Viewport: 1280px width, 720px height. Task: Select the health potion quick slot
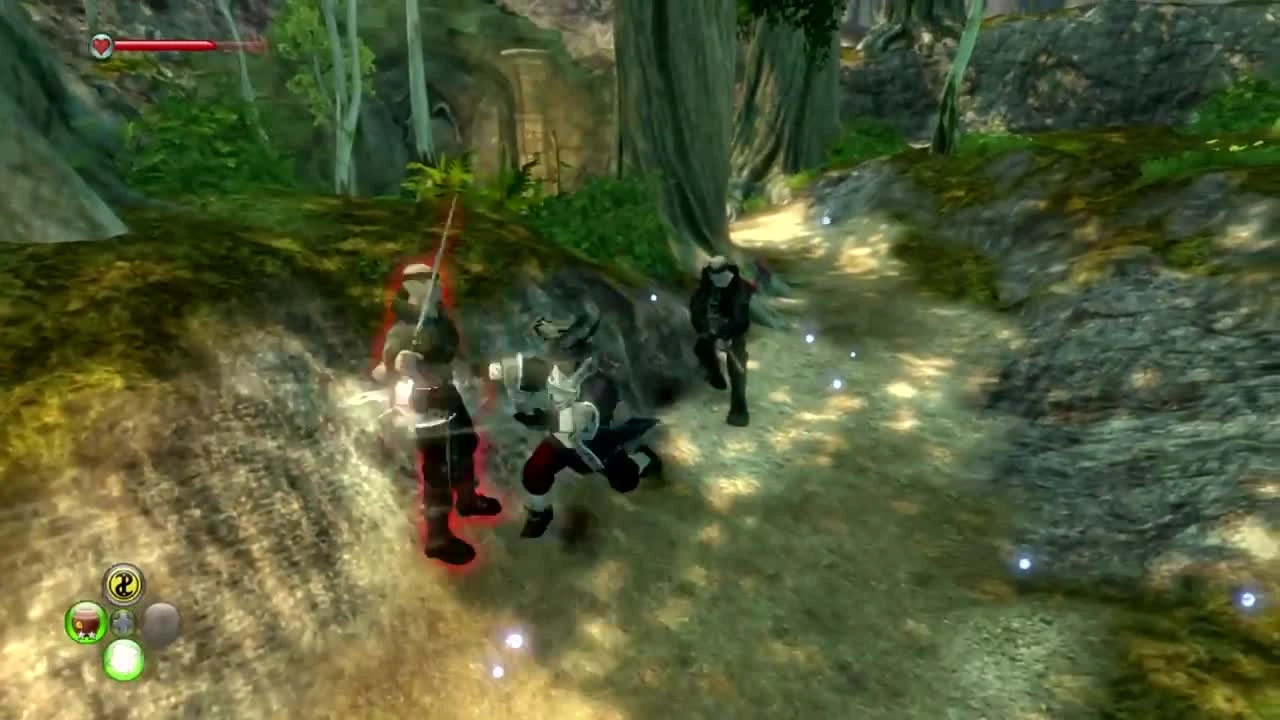point(86,622)
